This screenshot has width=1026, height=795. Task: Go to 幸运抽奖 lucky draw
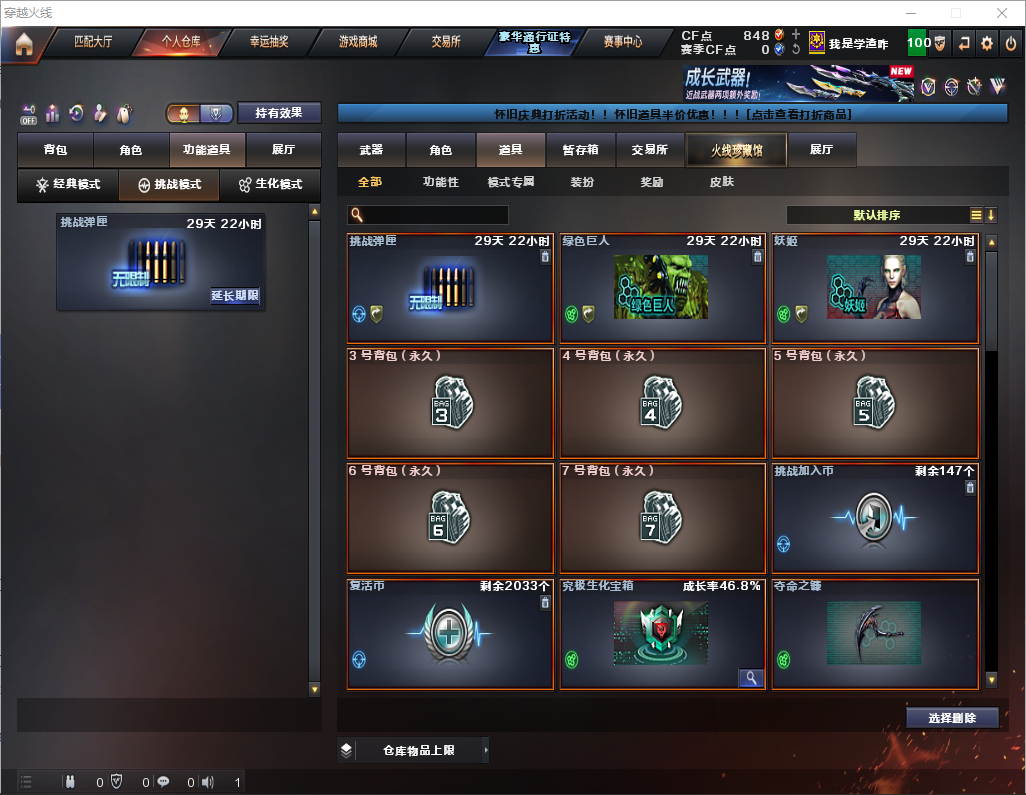point(268,43)
